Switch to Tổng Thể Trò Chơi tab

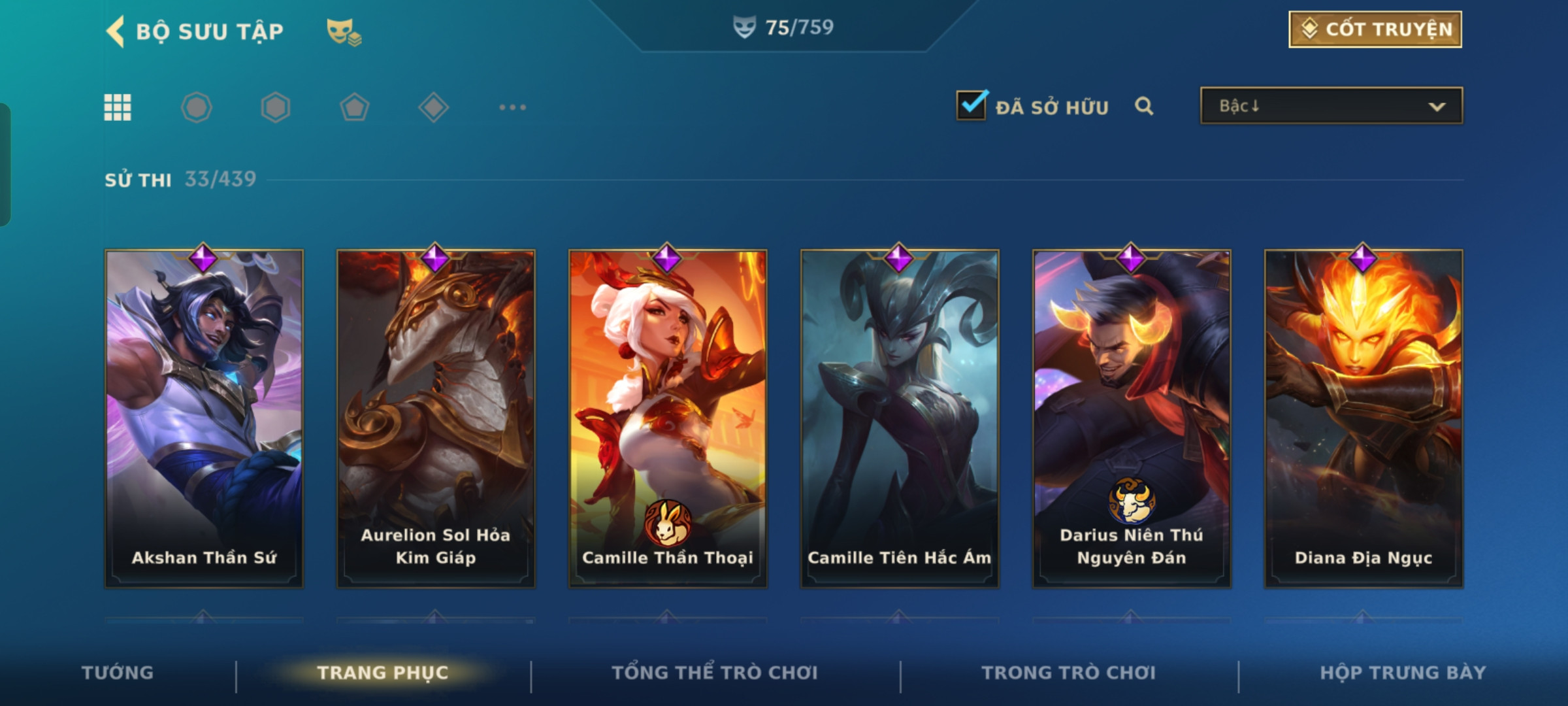(715, 673)
